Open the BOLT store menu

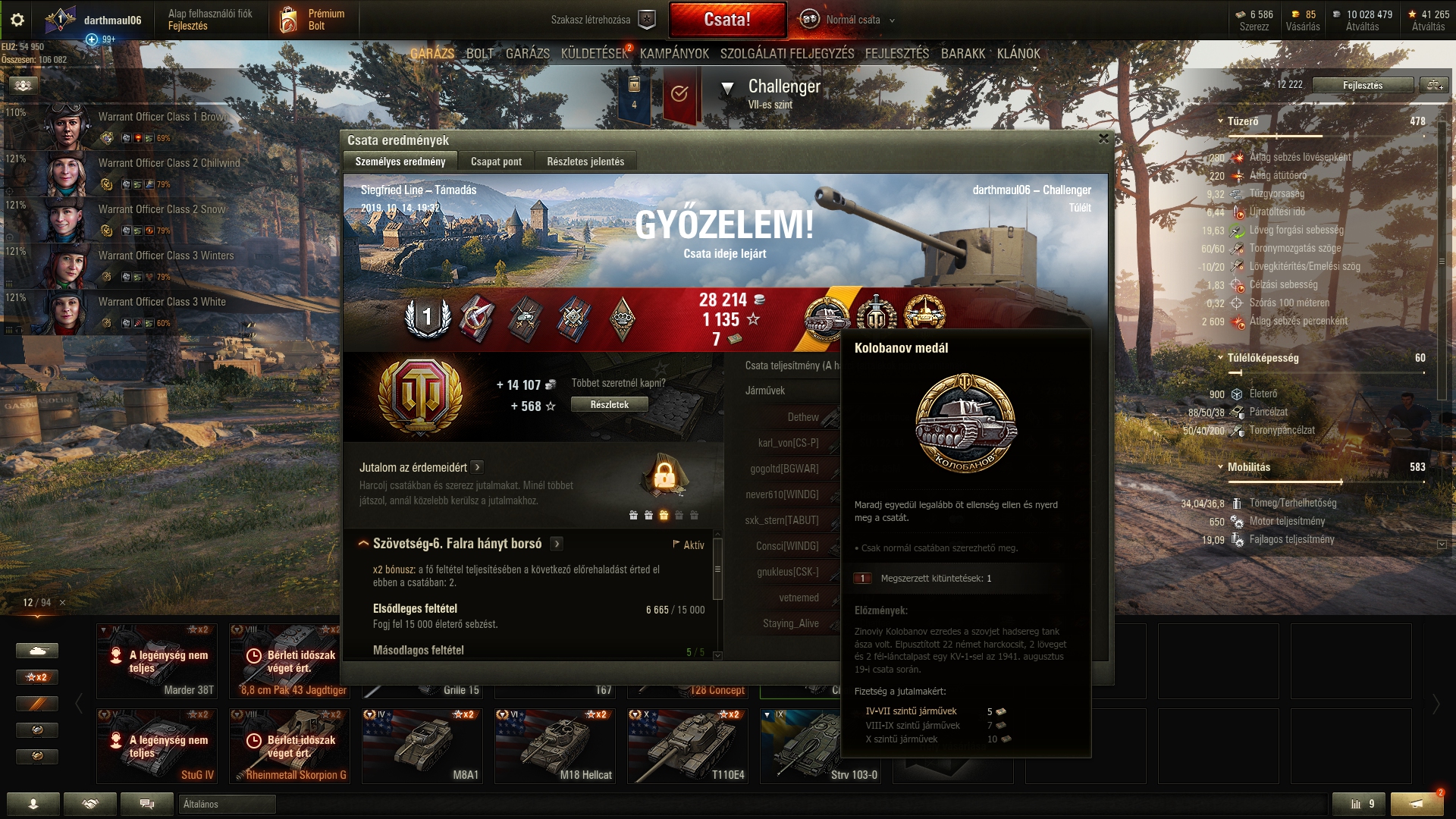tap(479, 54)
